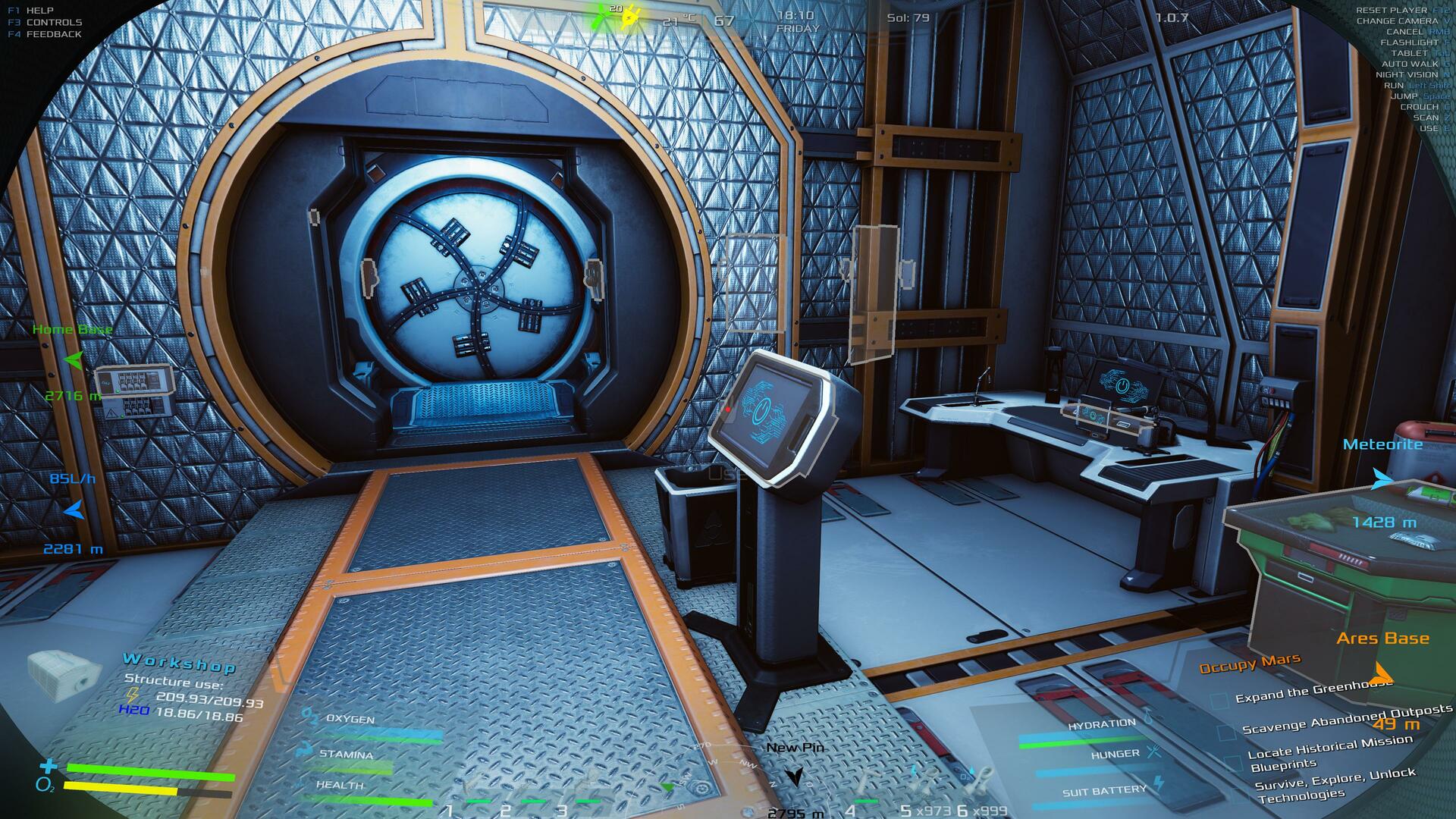Select hotbar slot 3 tool

pos(587,784)
